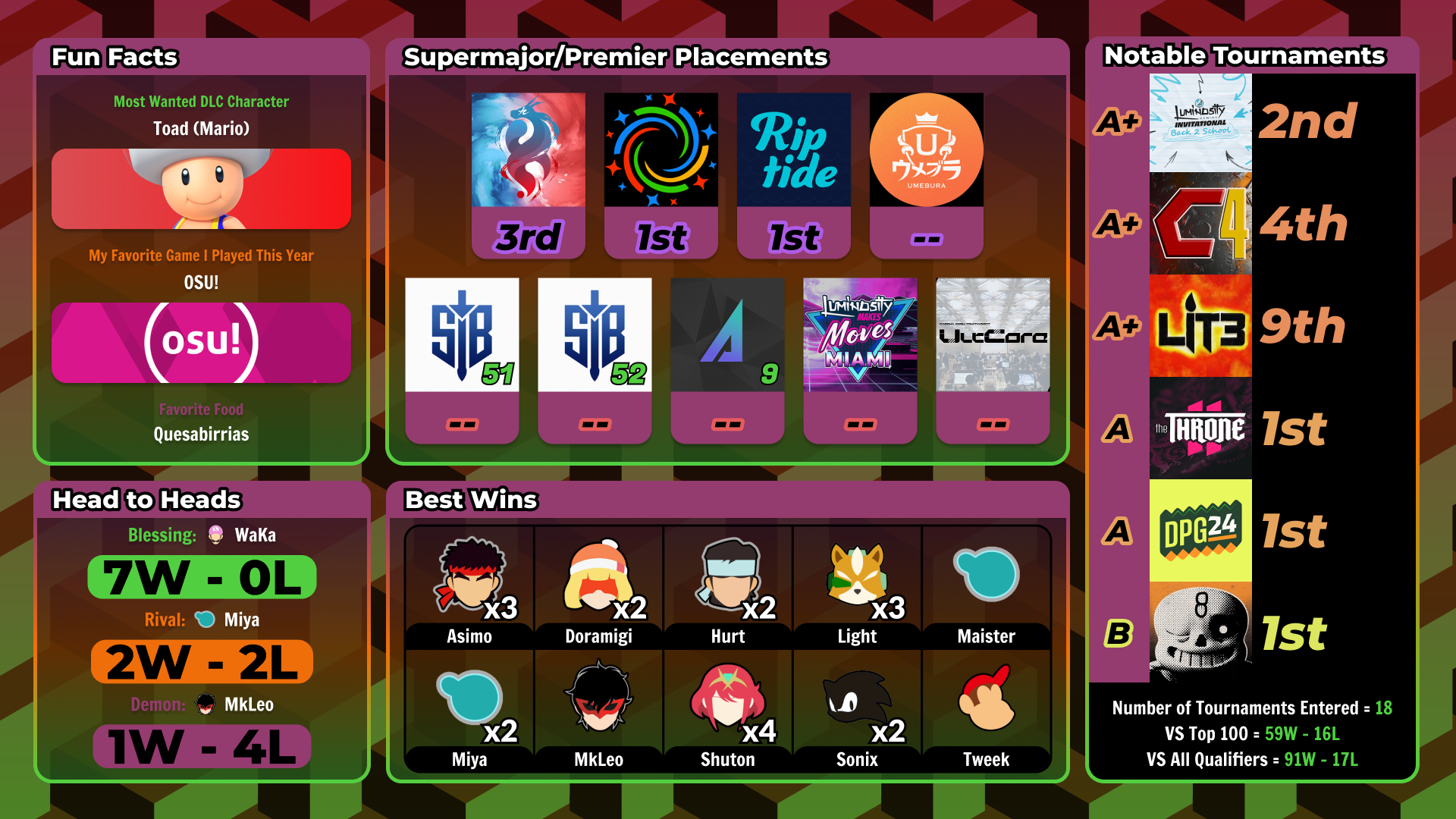Open the DPG24 tournament logo

[x=1200, y=531]
